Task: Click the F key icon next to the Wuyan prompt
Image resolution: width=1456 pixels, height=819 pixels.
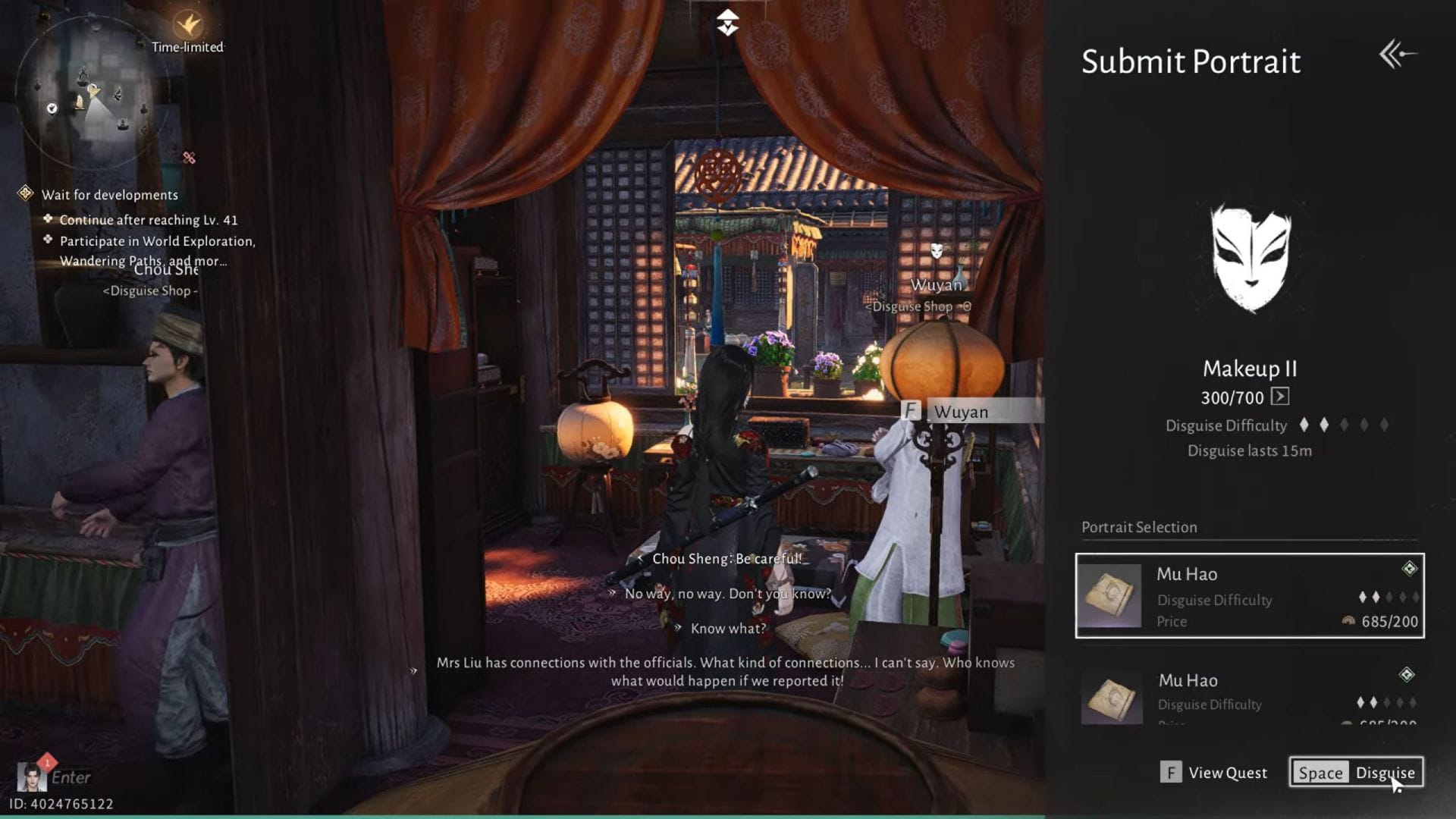Action: 909,412
